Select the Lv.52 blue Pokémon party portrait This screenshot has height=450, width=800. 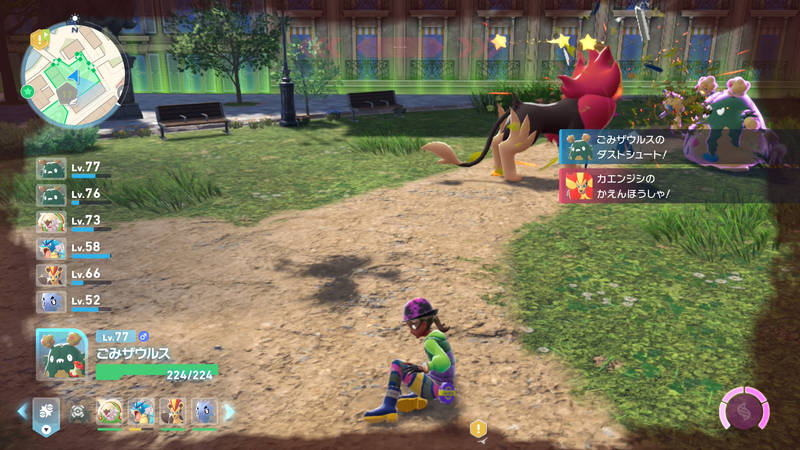(x=51, y=300)
